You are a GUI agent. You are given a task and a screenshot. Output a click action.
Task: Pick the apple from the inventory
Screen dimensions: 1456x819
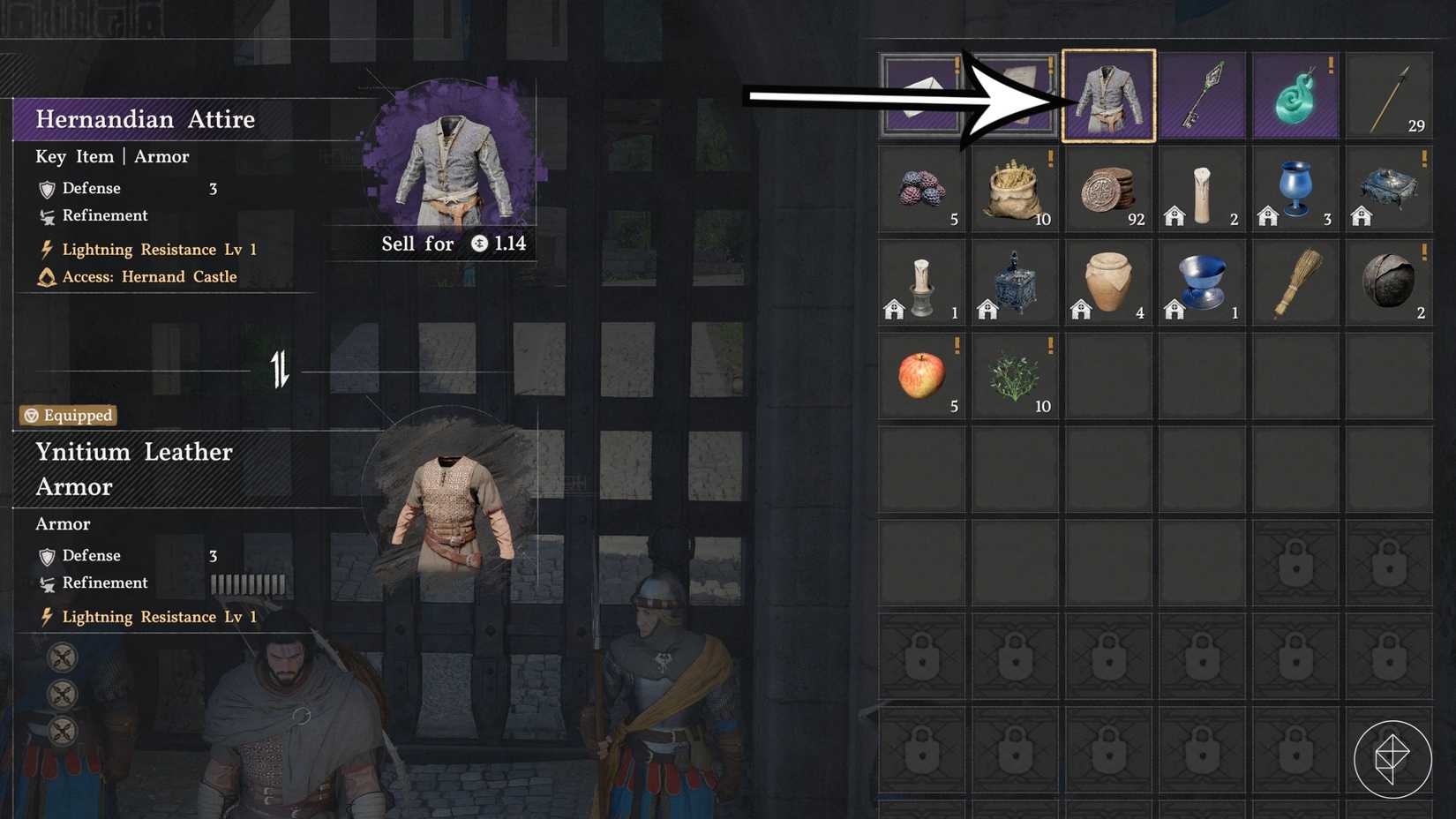(920, 374)
